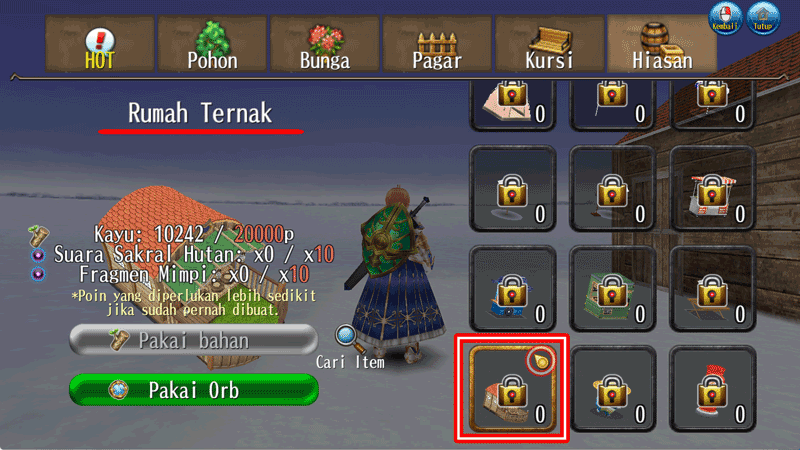The height and width of the screenshot is (450, 800).
Task: Select the highlighted Rumah Ternak locked slot
Action: pos(511,389)
